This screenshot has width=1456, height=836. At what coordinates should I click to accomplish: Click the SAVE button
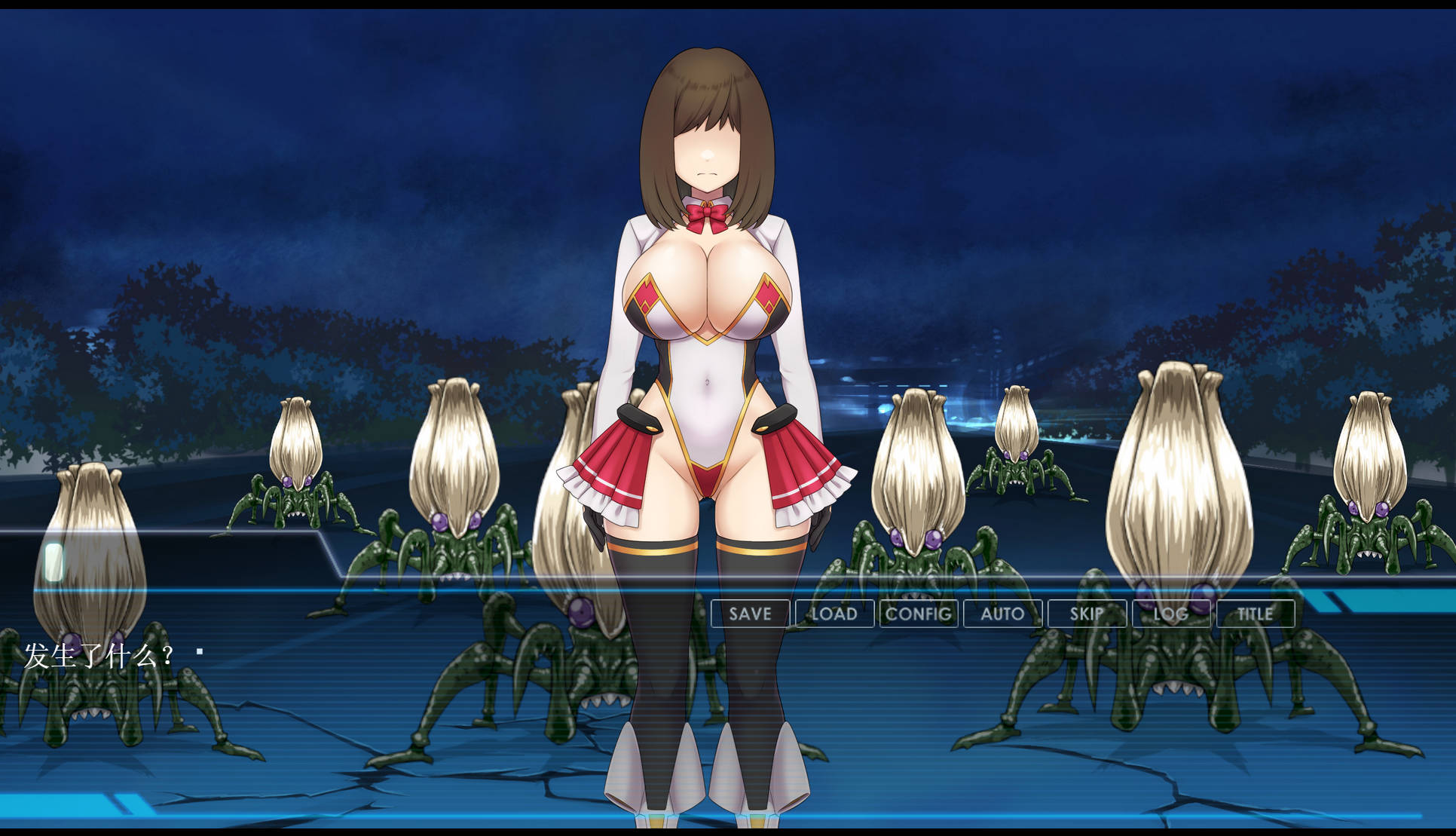750,614
